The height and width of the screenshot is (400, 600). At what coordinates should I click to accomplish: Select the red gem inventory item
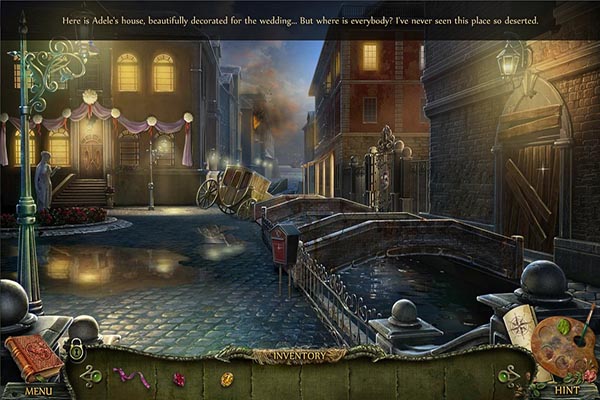coord(180,379)
